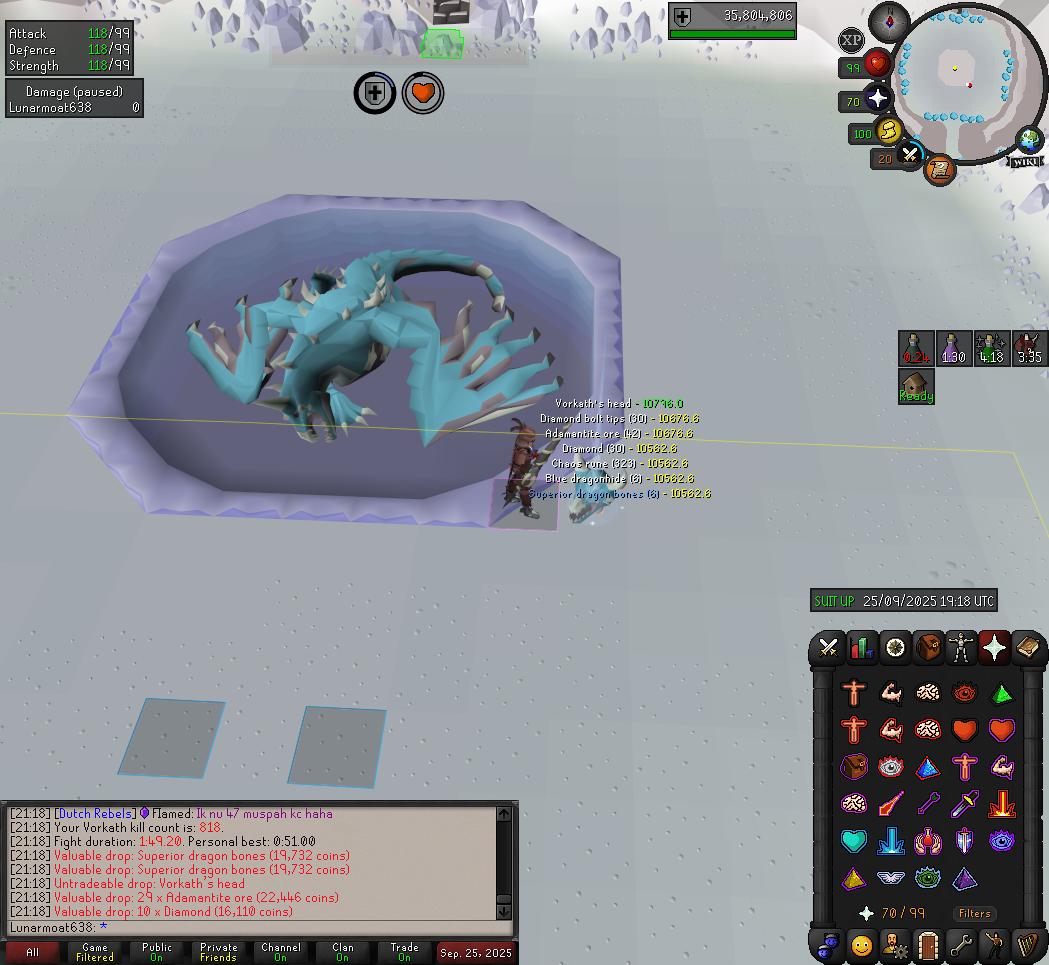
Task: Show the Worn Equipment tab
Action: [961, 648]
